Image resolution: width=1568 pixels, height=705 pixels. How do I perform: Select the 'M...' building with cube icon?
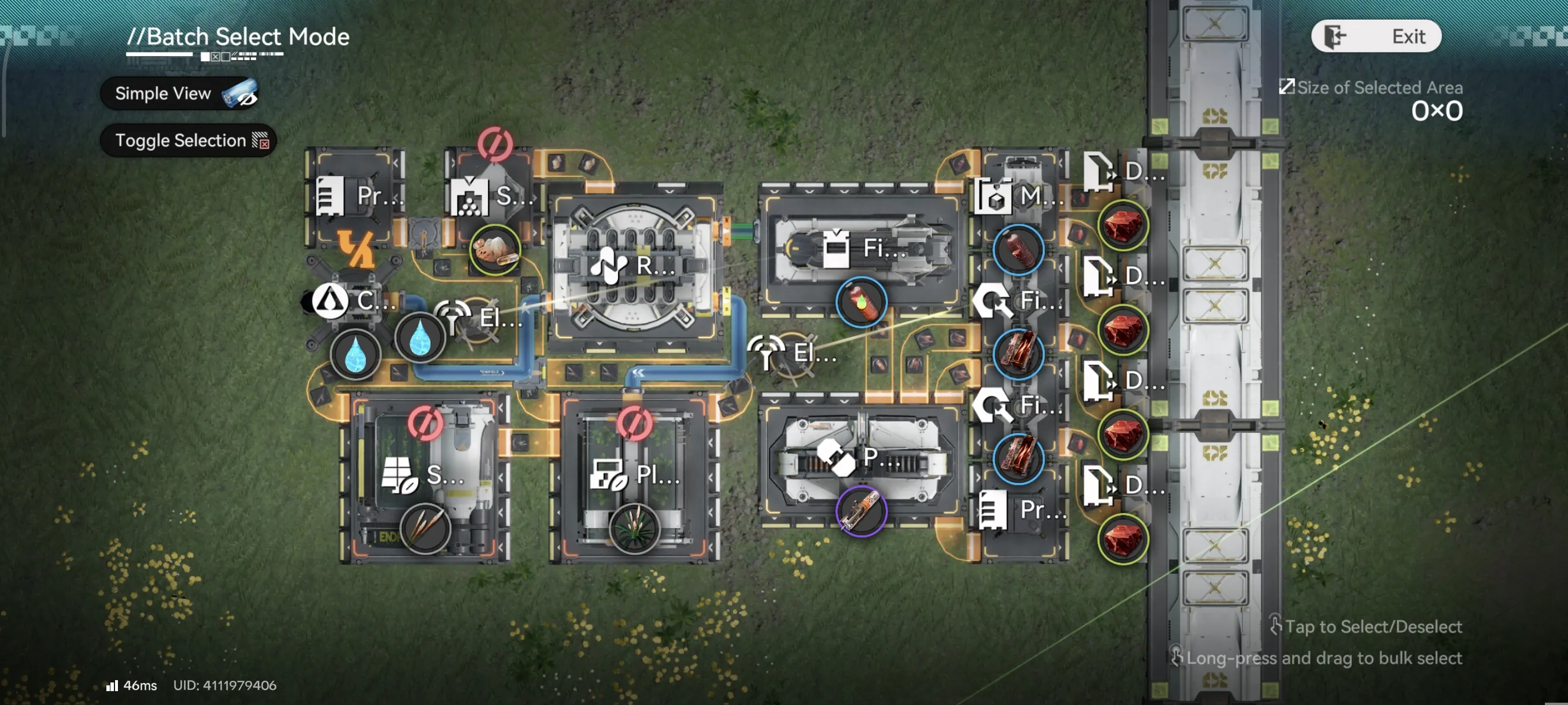[x=1019, y=196]
